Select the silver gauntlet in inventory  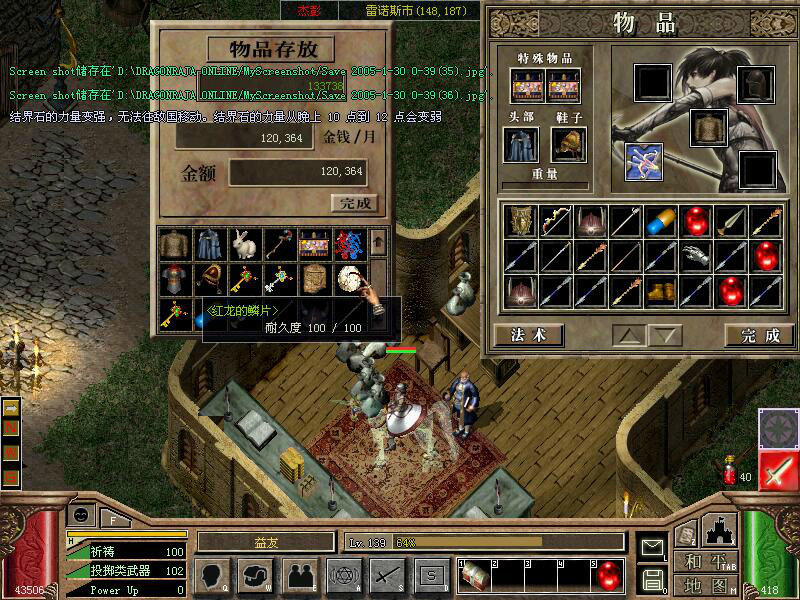(695, 256)
